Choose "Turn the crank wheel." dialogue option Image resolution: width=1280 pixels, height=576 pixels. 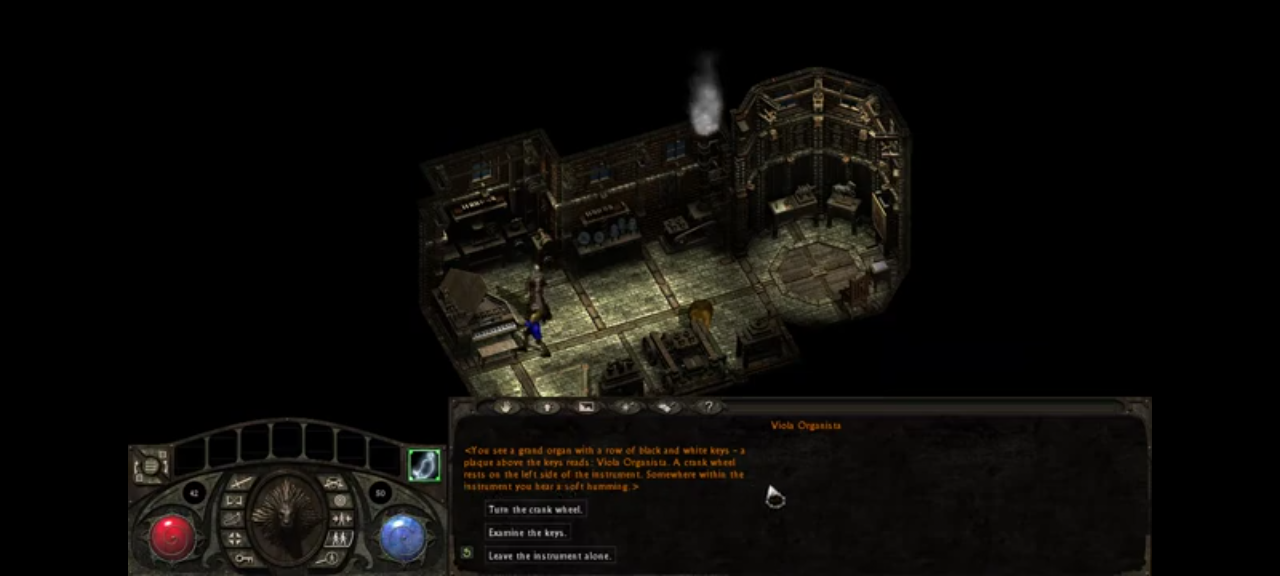tap(535, 509)
